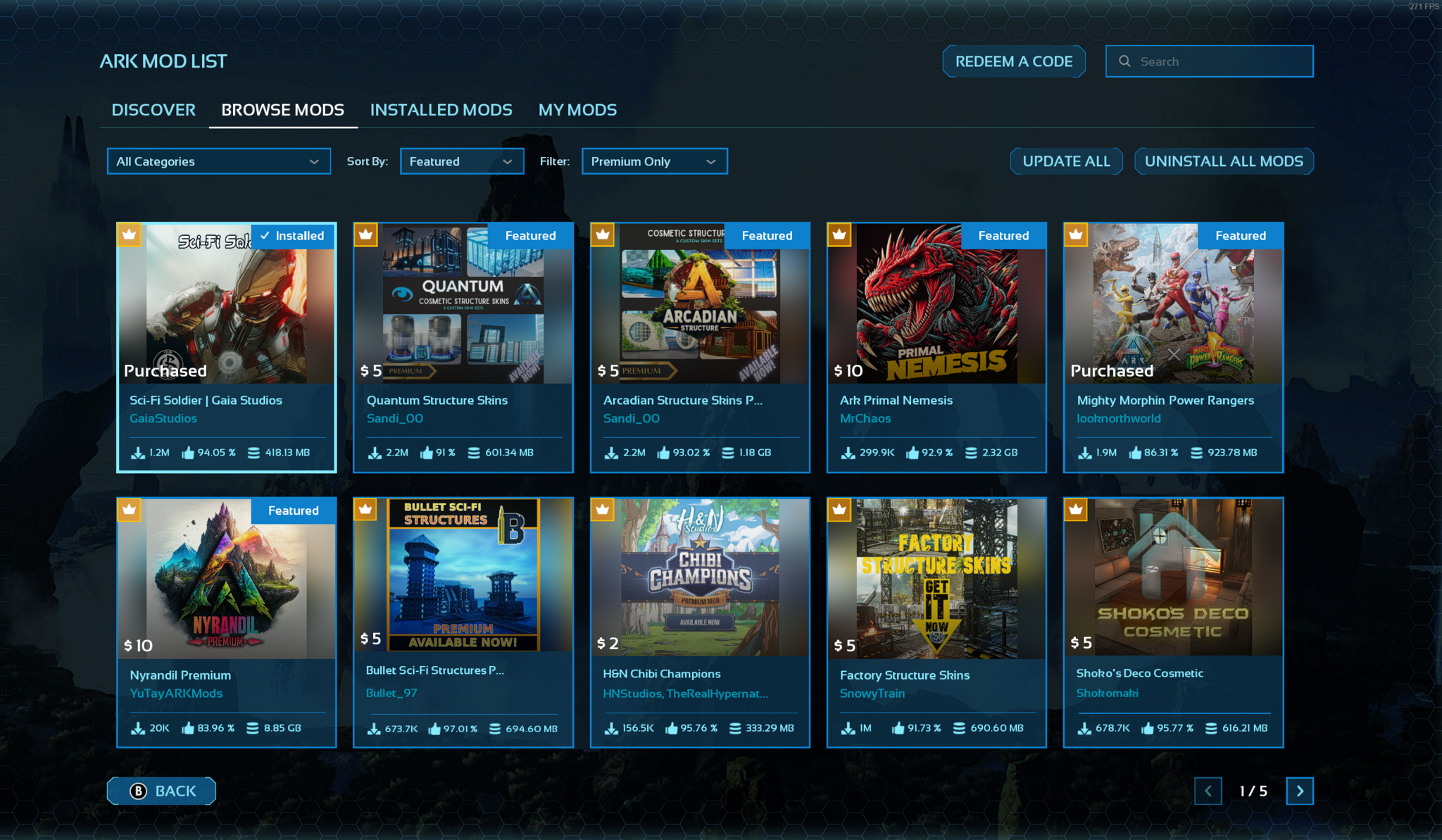1442x840 pixels.
Task: Open the Factory Structure Skins mod
Action: point(936,622)
